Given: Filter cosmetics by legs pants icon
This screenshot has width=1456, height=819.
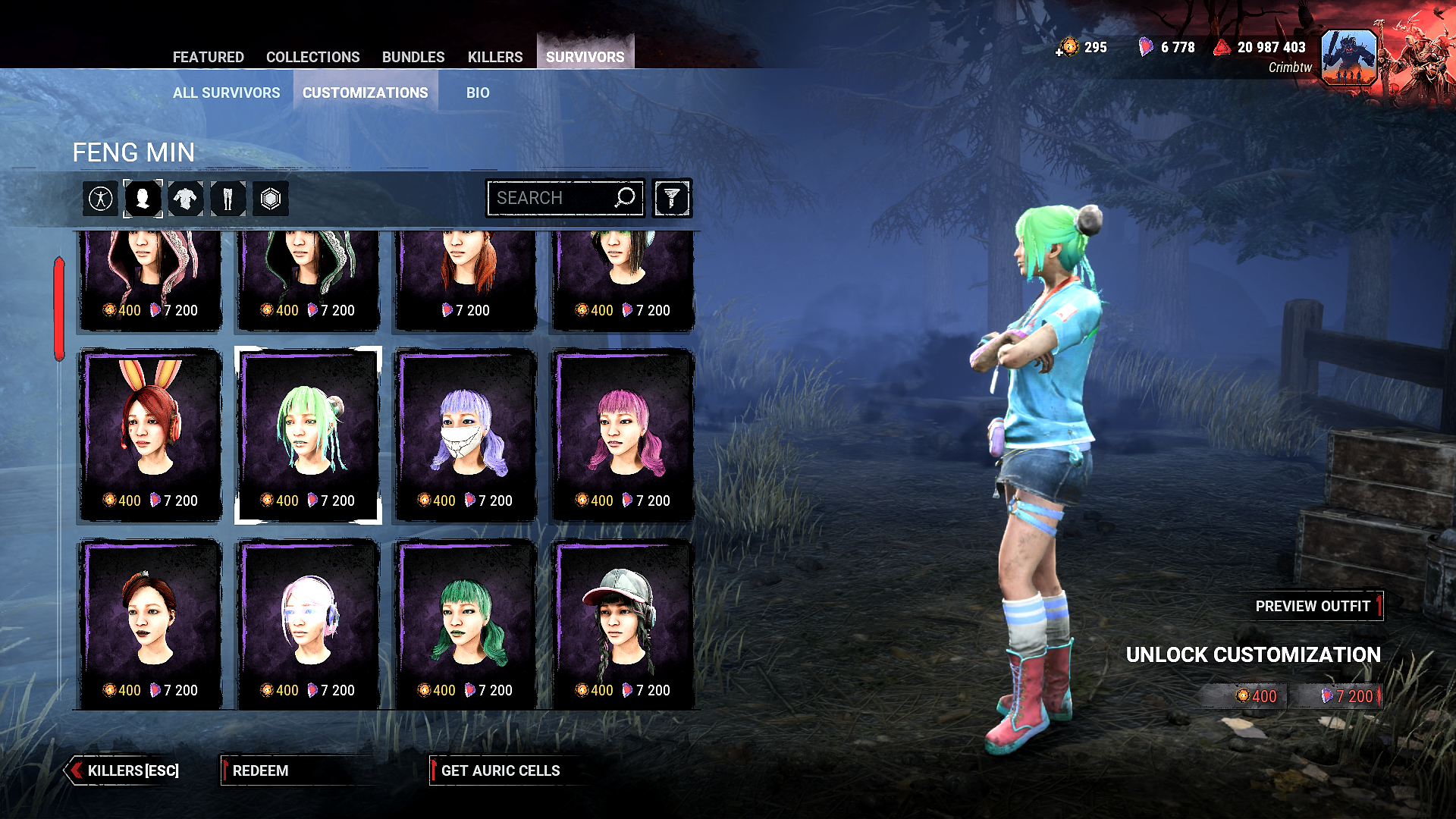Looking at the screenshot, I should tap(227, 199).
